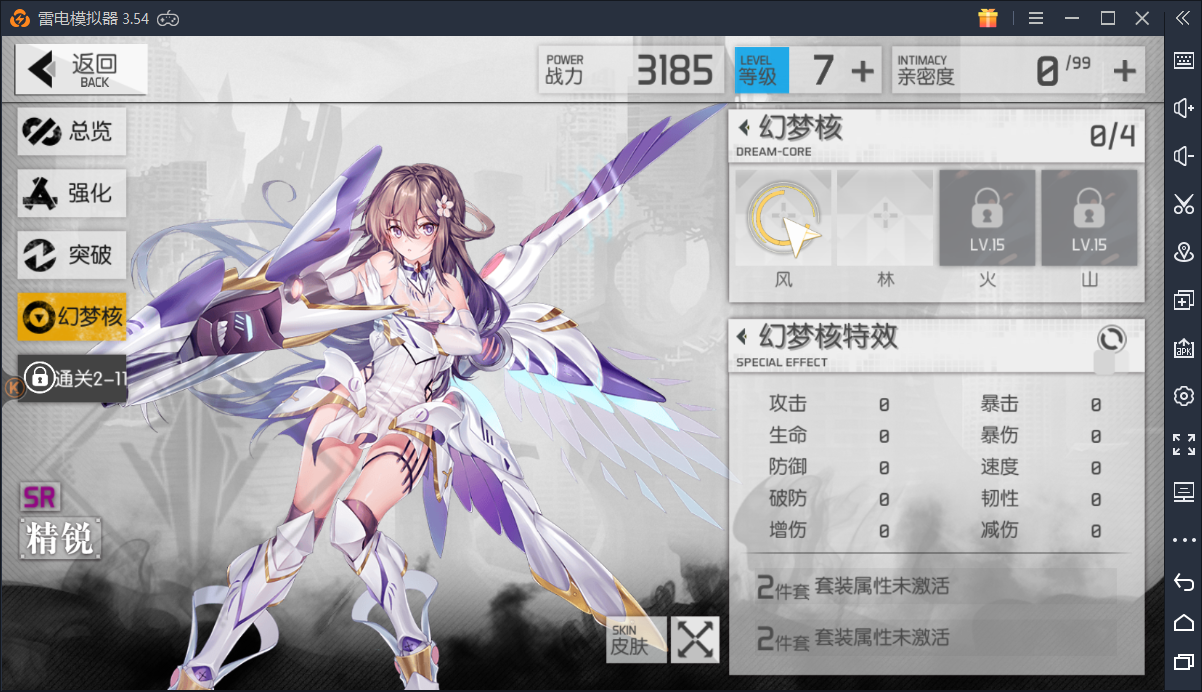Close the emulator window
The width and height of the screenshot is (1202, 692).
[x=1142, y=18]
